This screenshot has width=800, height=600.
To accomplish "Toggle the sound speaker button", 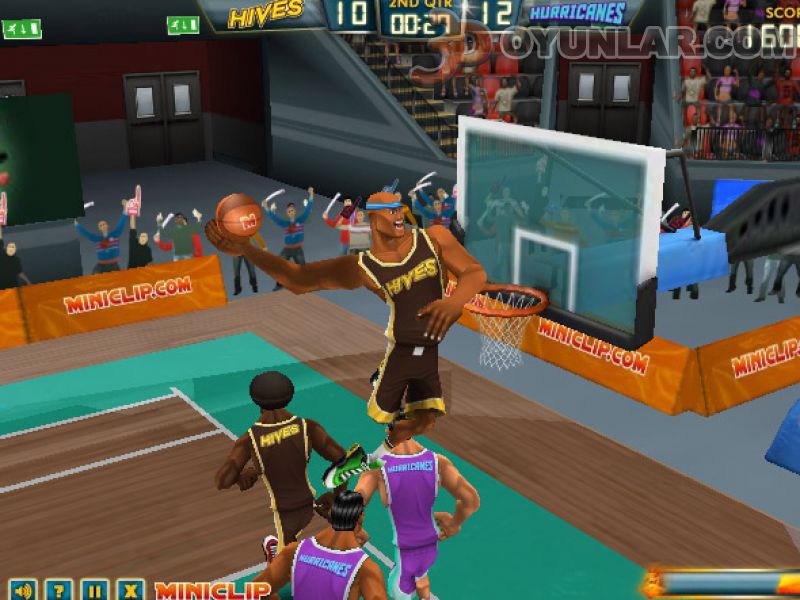I will click(x=23, y=590).
